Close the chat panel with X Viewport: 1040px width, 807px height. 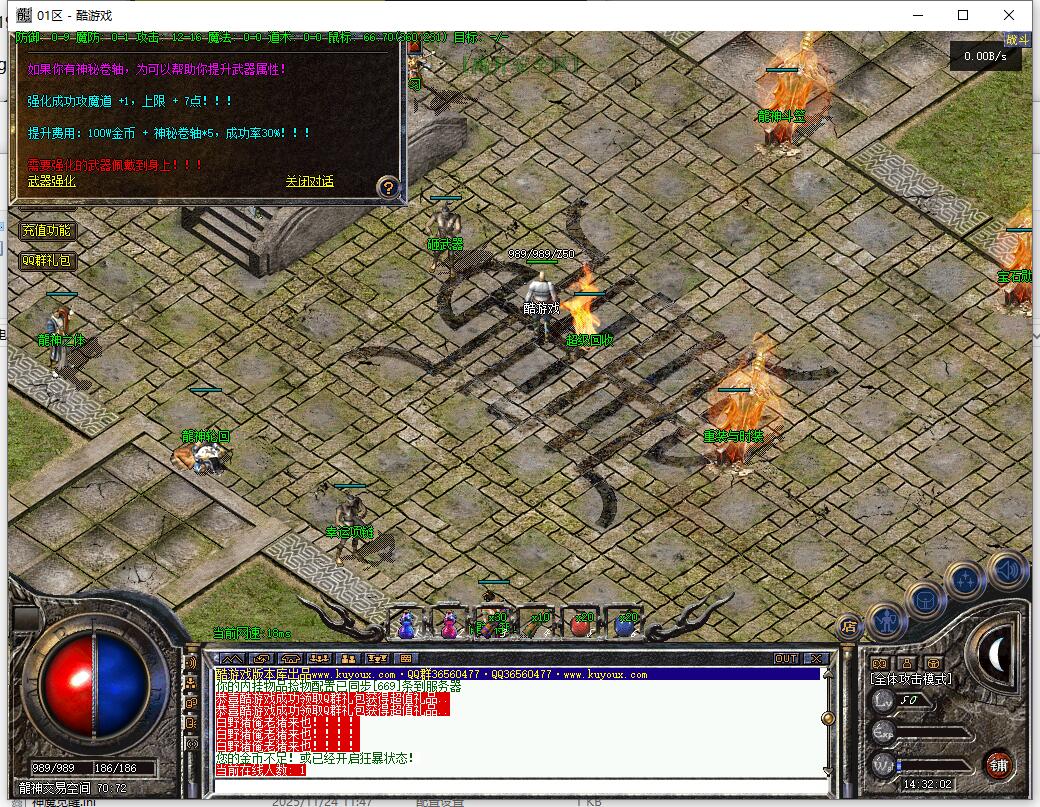[x=816, y=659]
